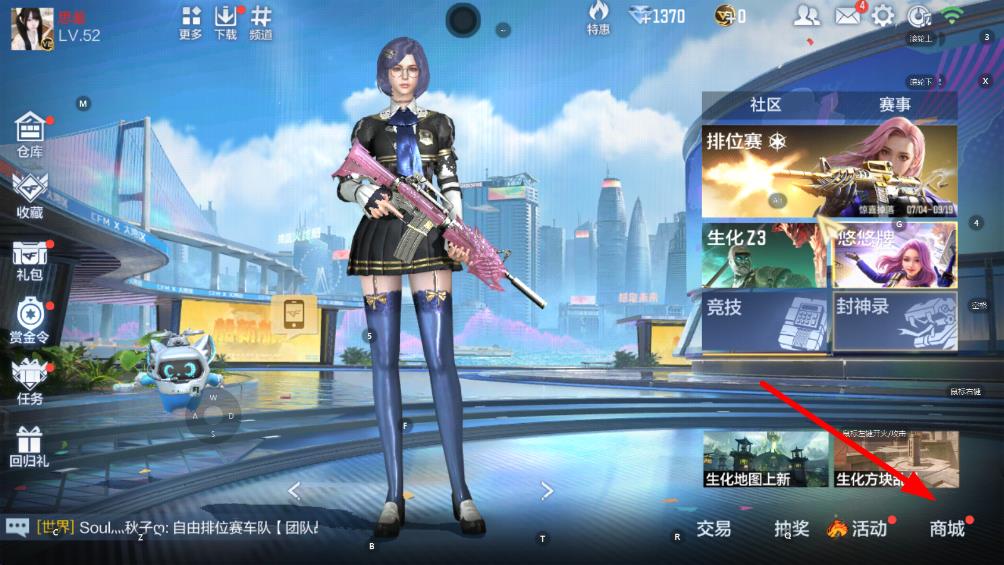Image resolution: width=1004 pixels, height=565 pixels.
Task: Open the 商城 shop
Action: pos(947,529)
